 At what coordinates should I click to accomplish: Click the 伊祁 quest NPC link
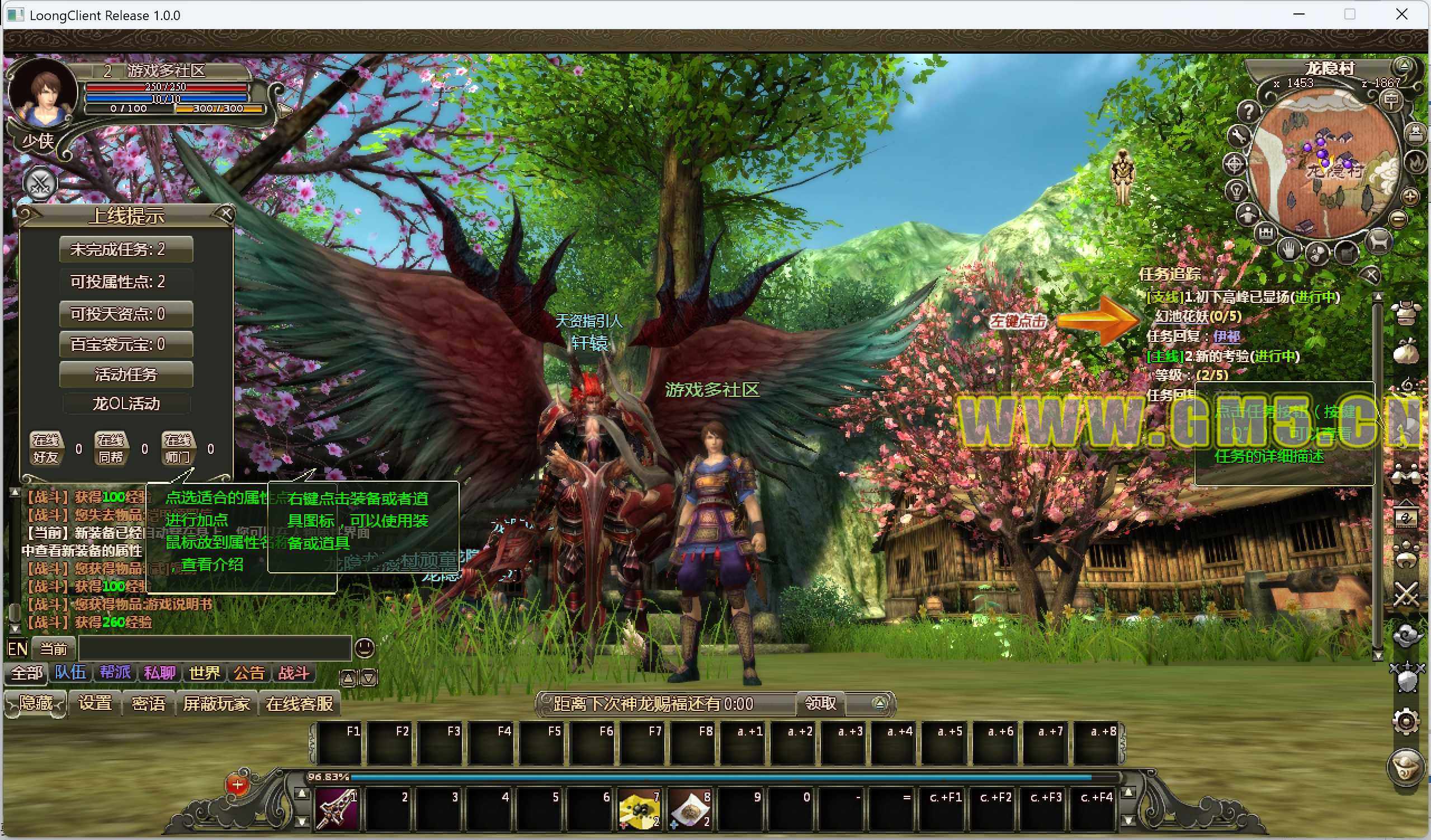pyautogui.click(x=1226, y=336)
